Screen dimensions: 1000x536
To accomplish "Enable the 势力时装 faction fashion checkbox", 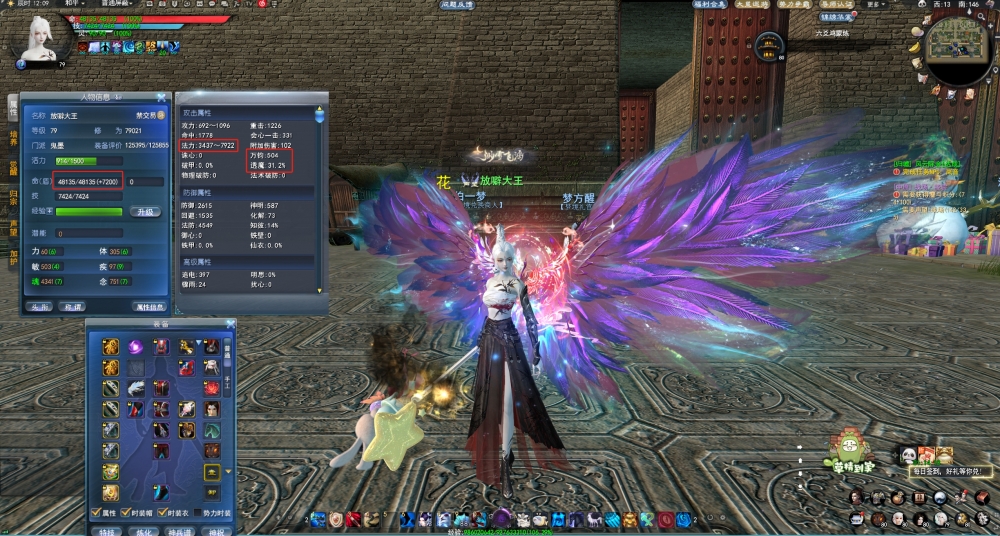I will pos(195,514).
